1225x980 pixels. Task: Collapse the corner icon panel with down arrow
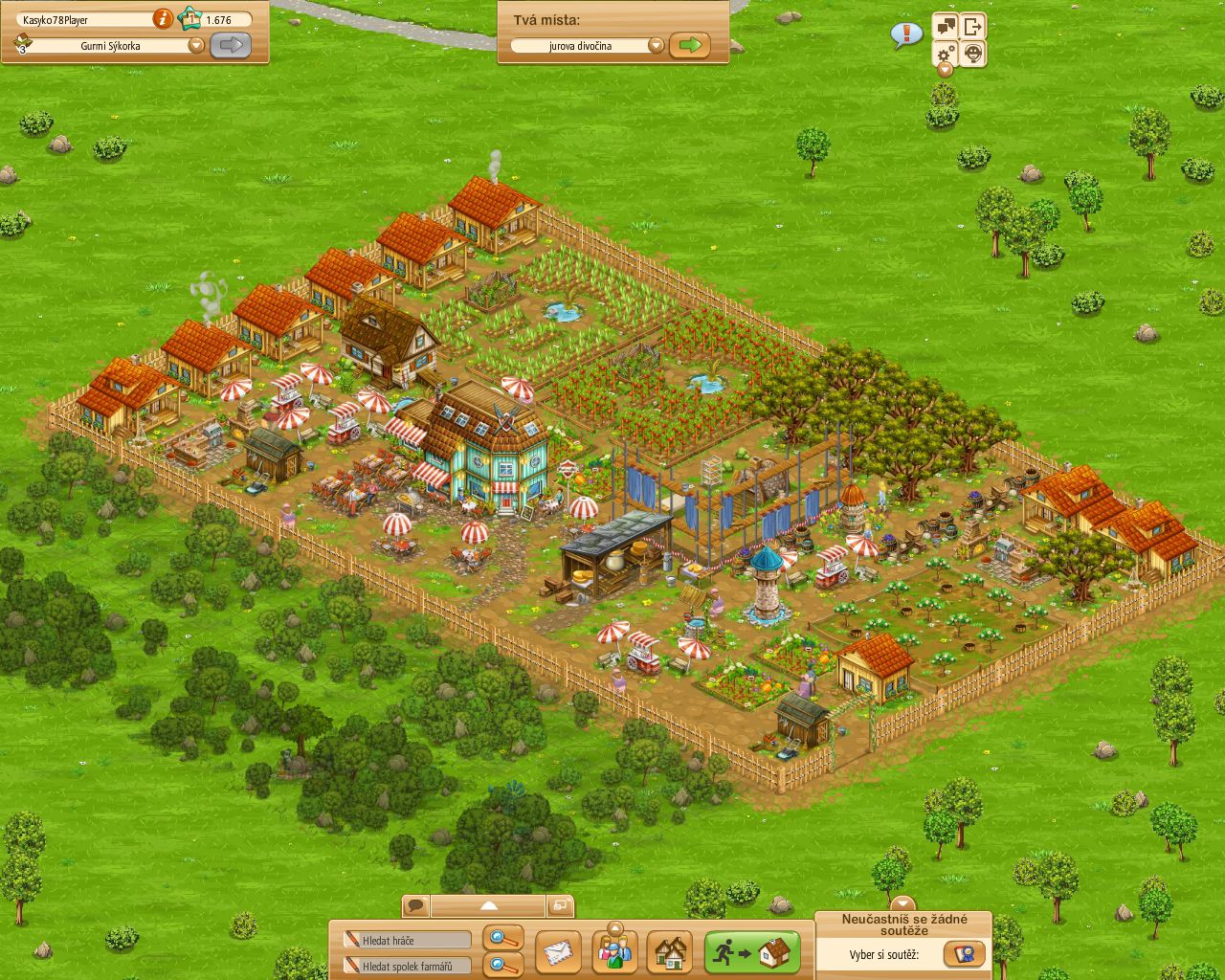point(945,70)
